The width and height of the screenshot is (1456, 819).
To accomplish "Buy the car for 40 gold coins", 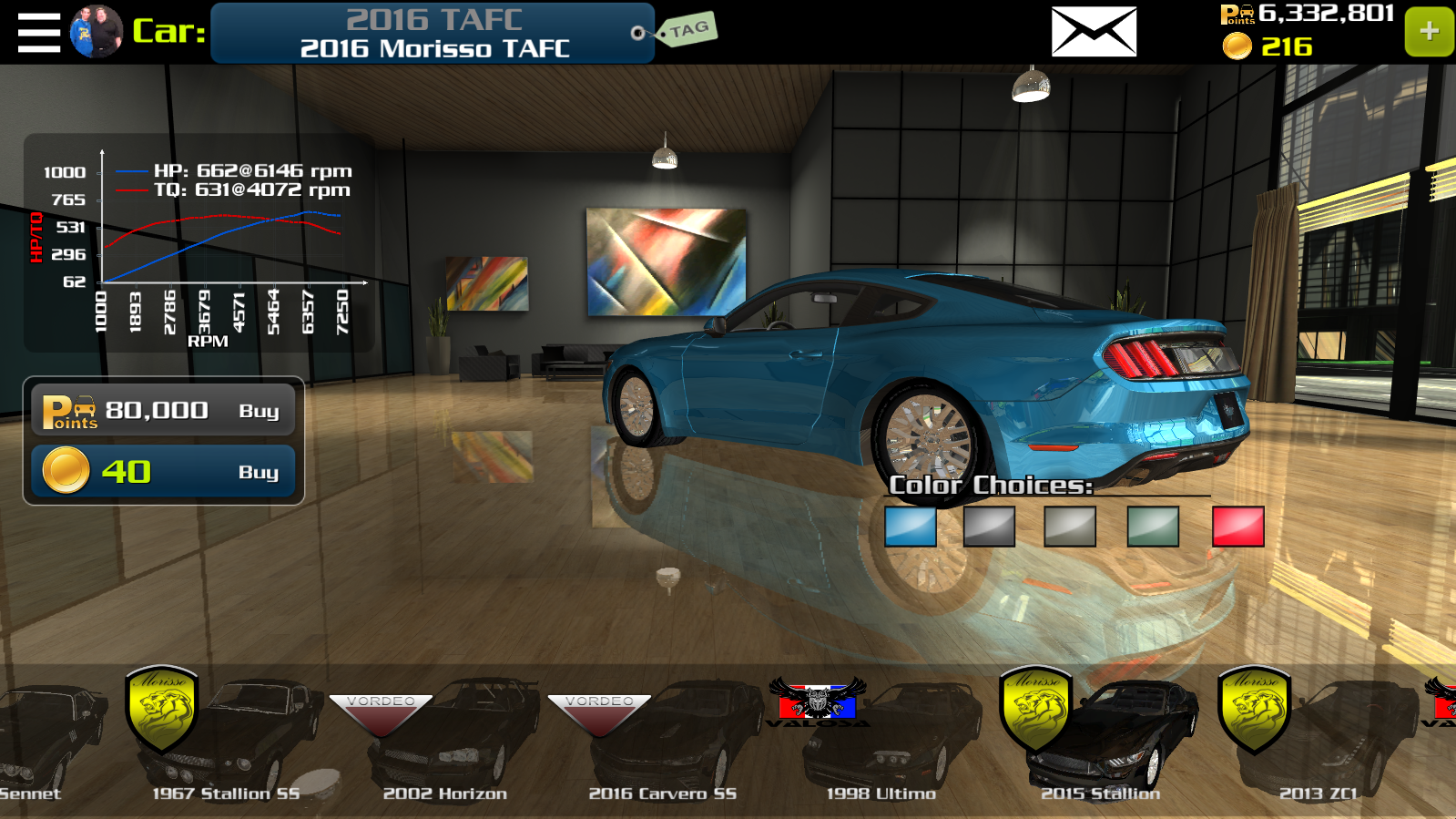I will (x=164, y=472).
